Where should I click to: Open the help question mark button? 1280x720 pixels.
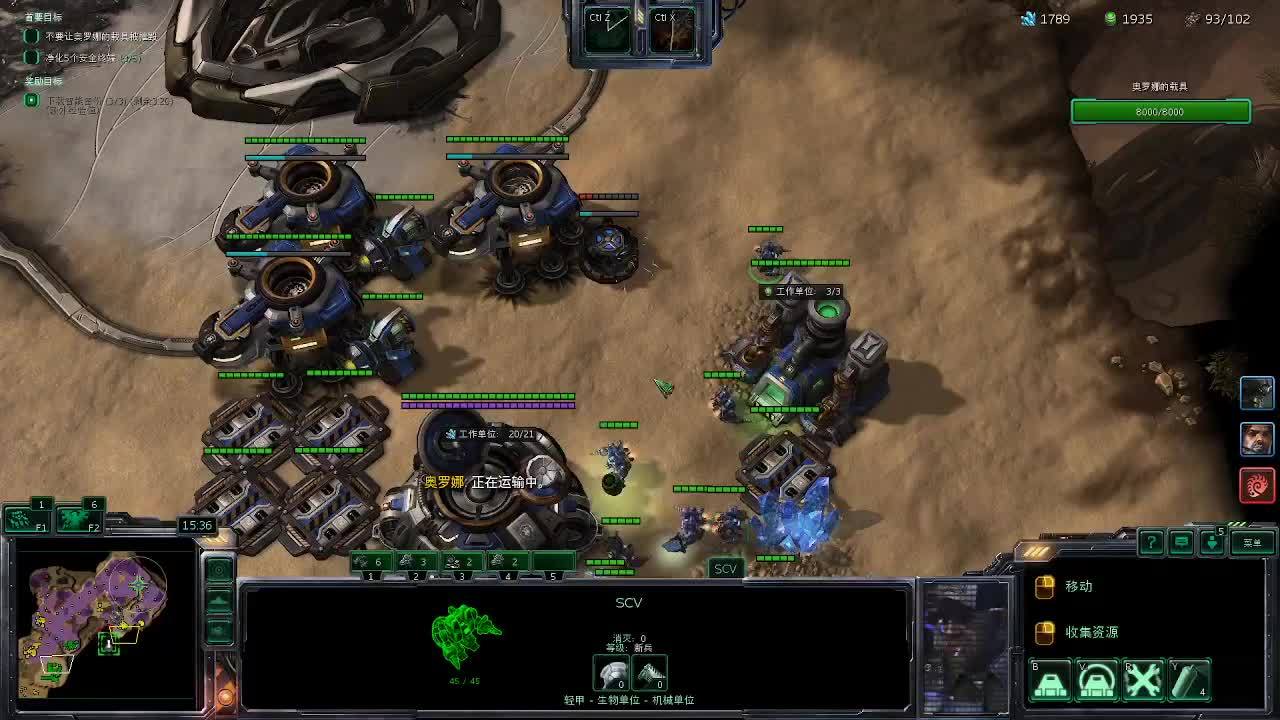1151,542
